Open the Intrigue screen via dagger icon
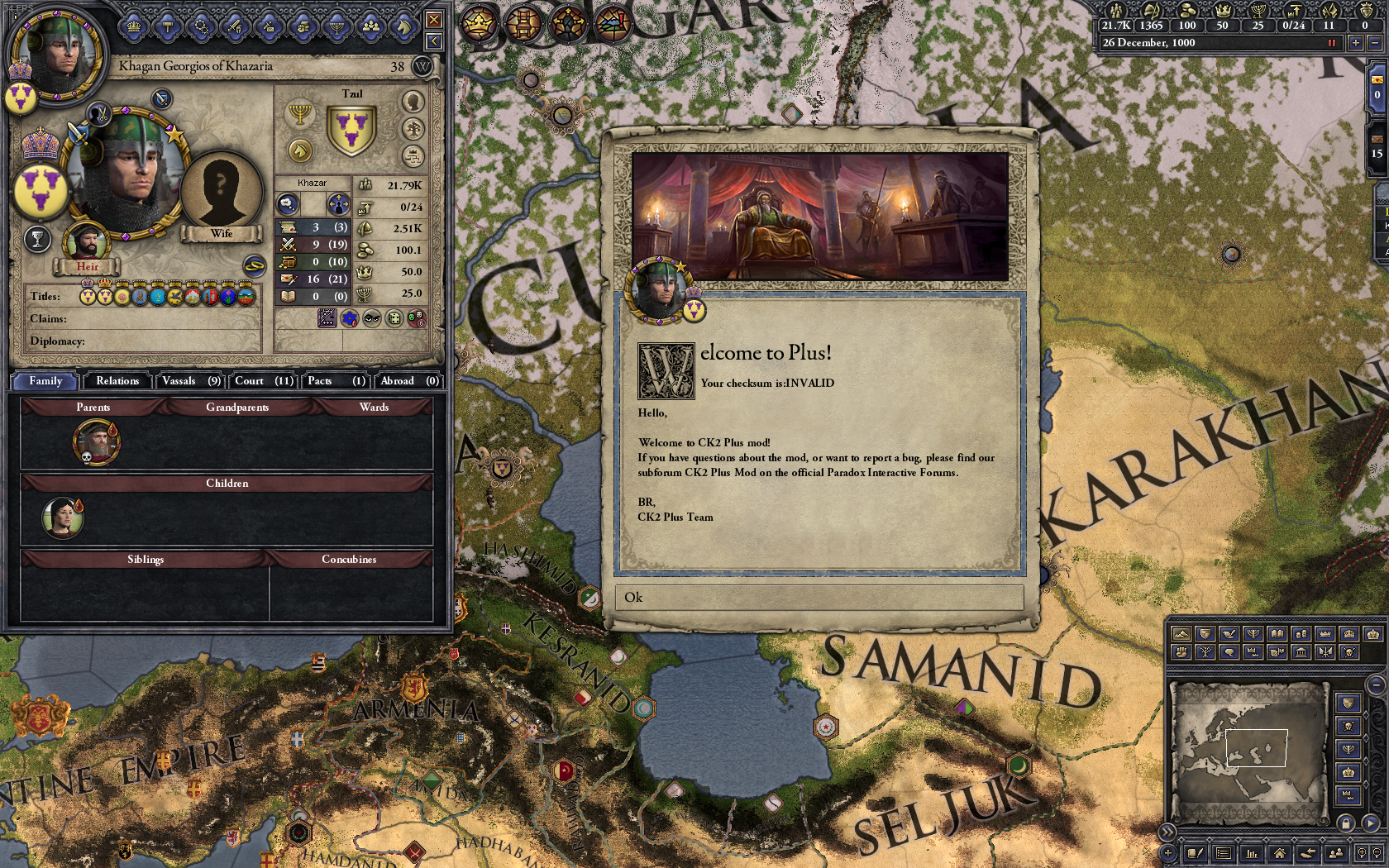 tap(270, 25)
